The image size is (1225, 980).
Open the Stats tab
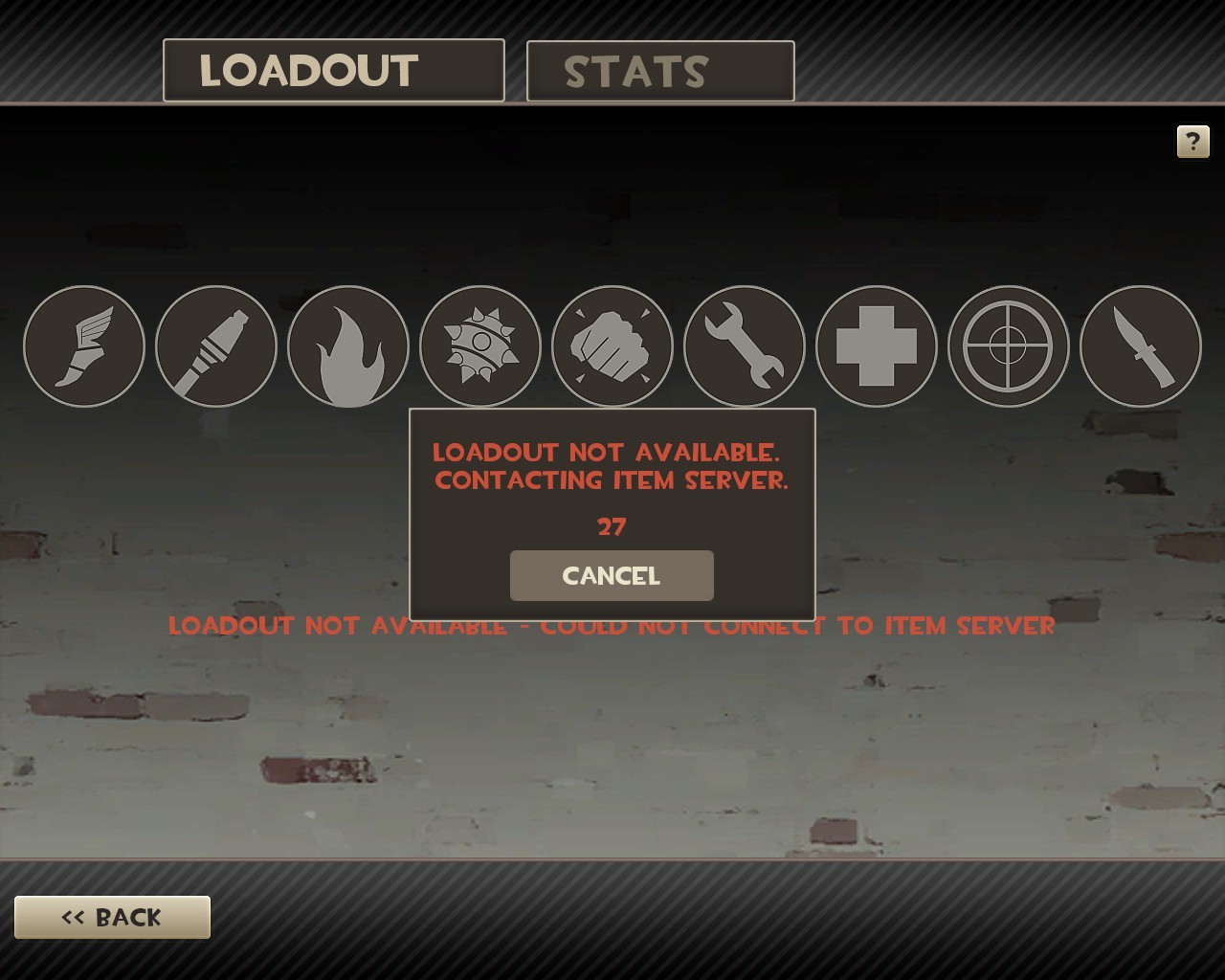[x=660, y=72]
